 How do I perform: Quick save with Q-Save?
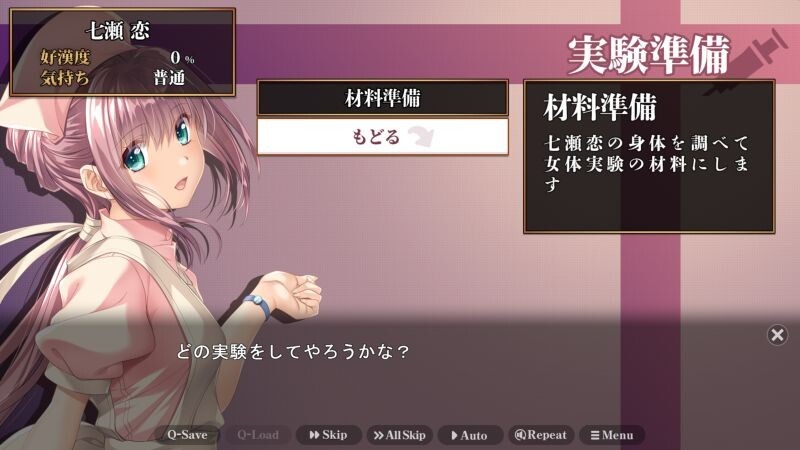pos(187,435)
